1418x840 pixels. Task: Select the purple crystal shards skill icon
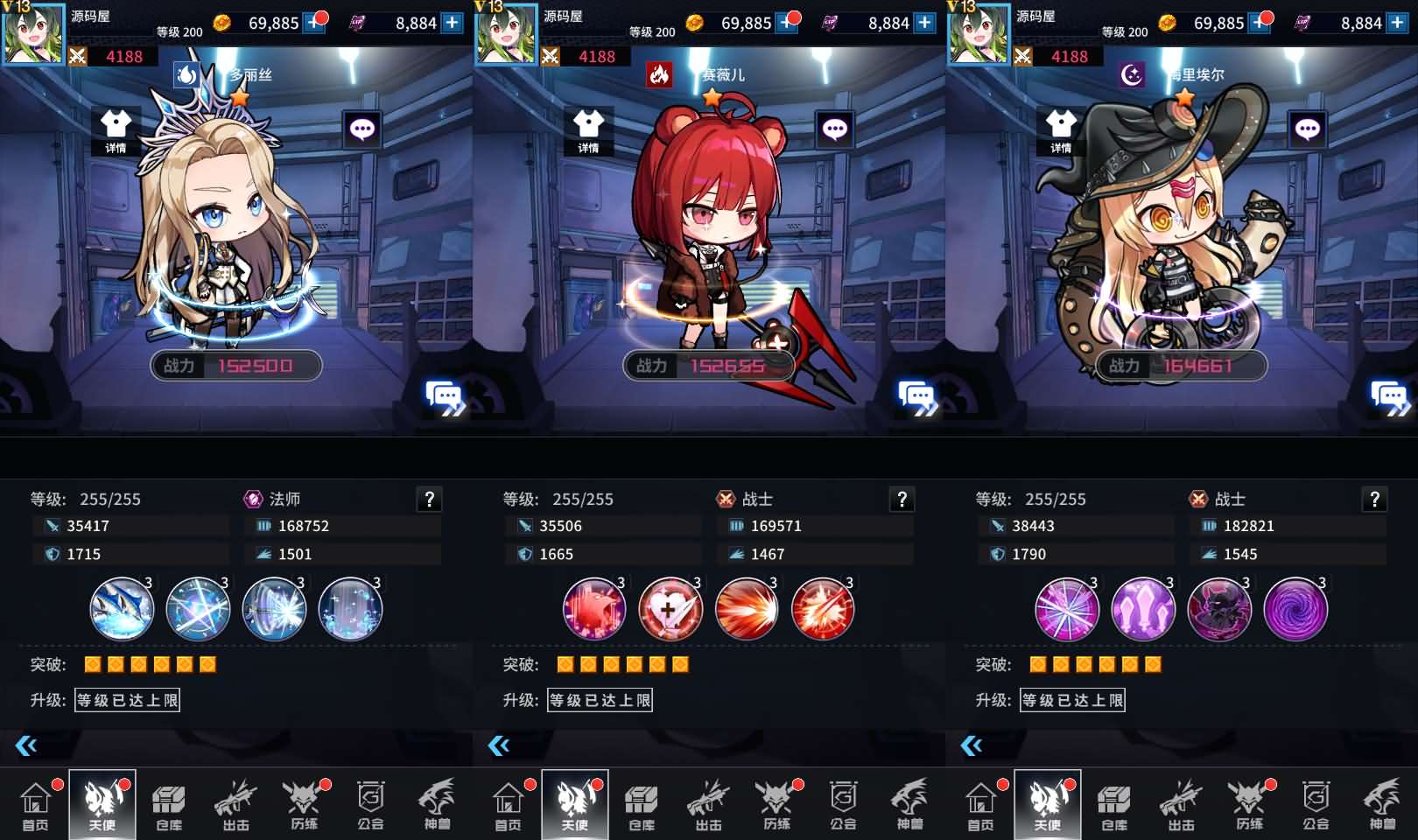1143,609
